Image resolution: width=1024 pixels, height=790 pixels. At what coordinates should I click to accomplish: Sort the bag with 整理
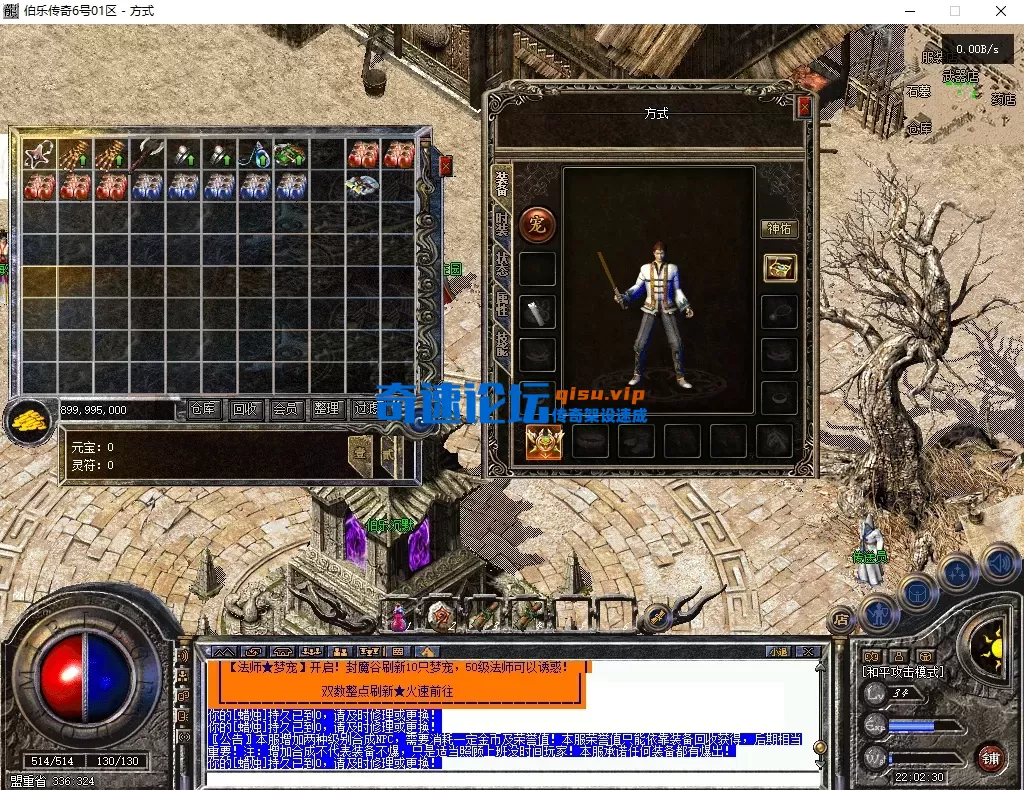[326, 409]
